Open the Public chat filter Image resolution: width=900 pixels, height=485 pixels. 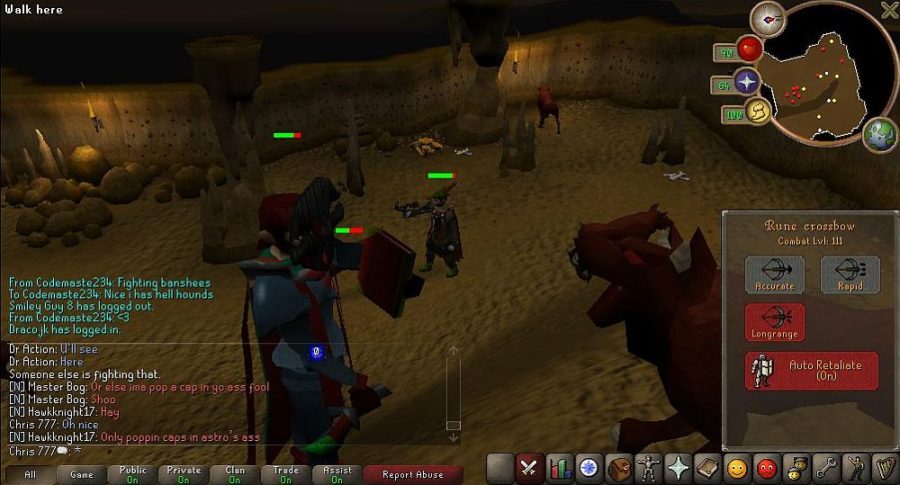point(133,474)
